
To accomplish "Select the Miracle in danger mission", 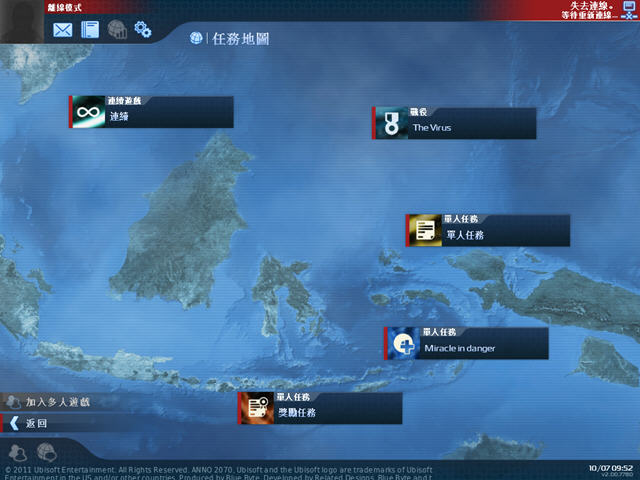I will tap(468, 343).
